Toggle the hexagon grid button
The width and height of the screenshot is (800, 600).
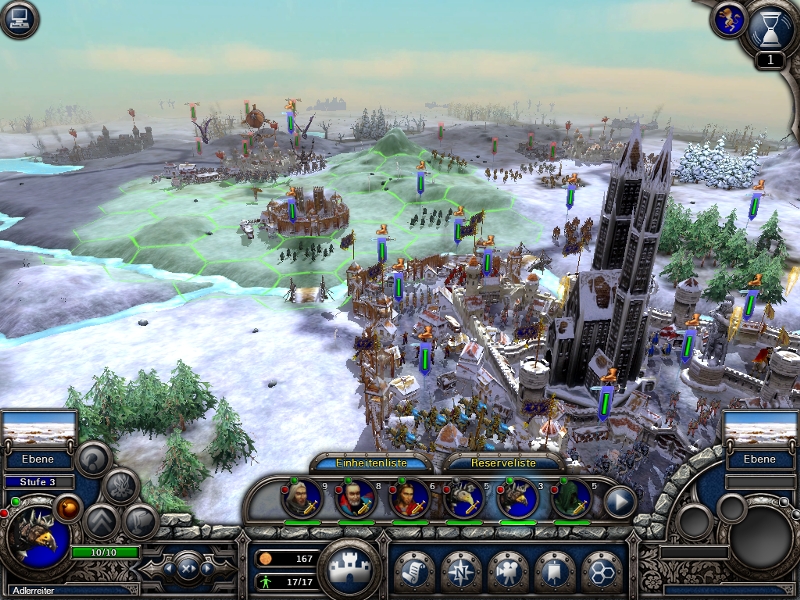tap(601, 571)
